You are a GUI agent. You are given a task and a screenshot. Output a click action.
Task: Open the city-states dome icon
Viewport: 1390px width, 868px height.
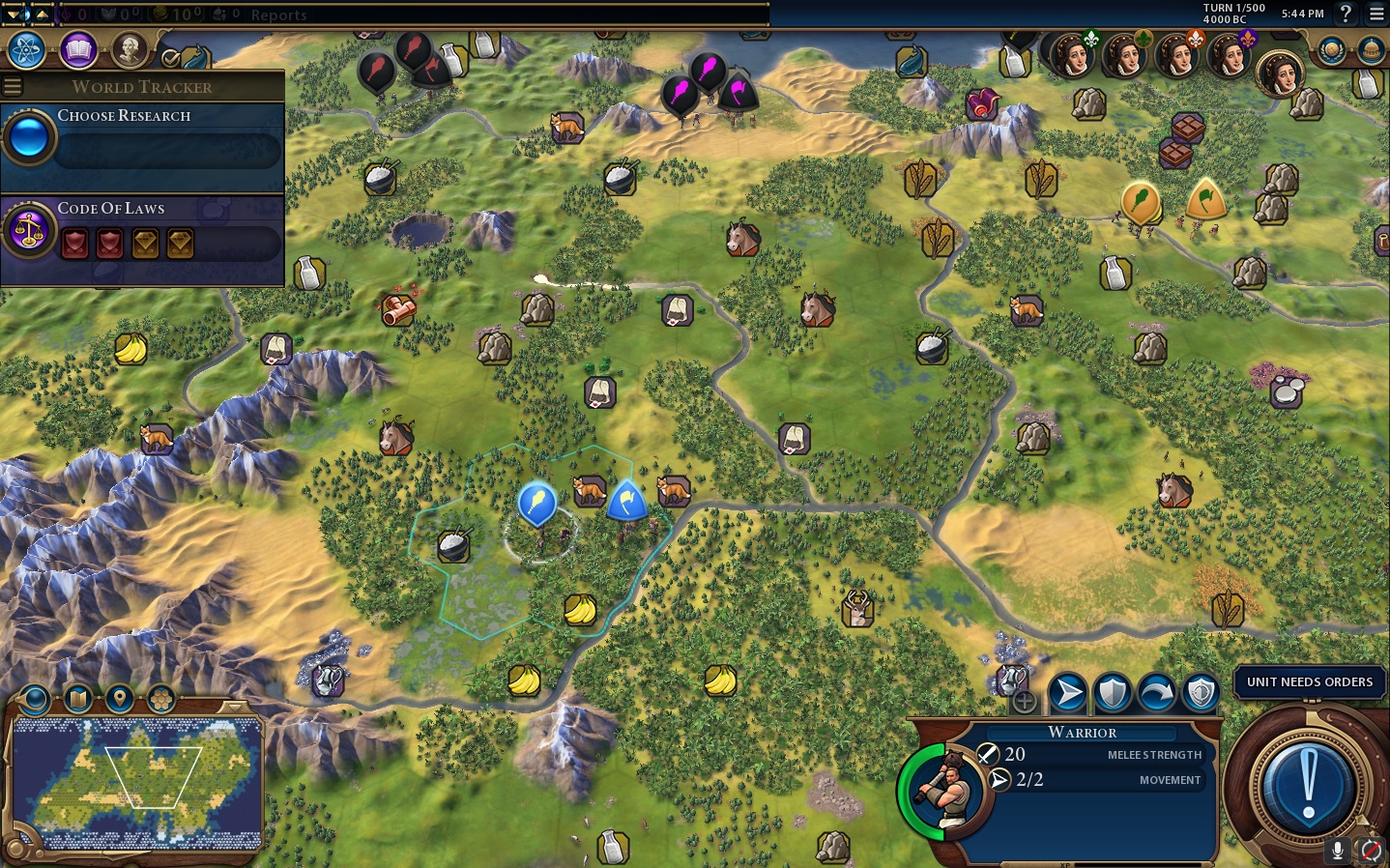tap(1371, 50)
